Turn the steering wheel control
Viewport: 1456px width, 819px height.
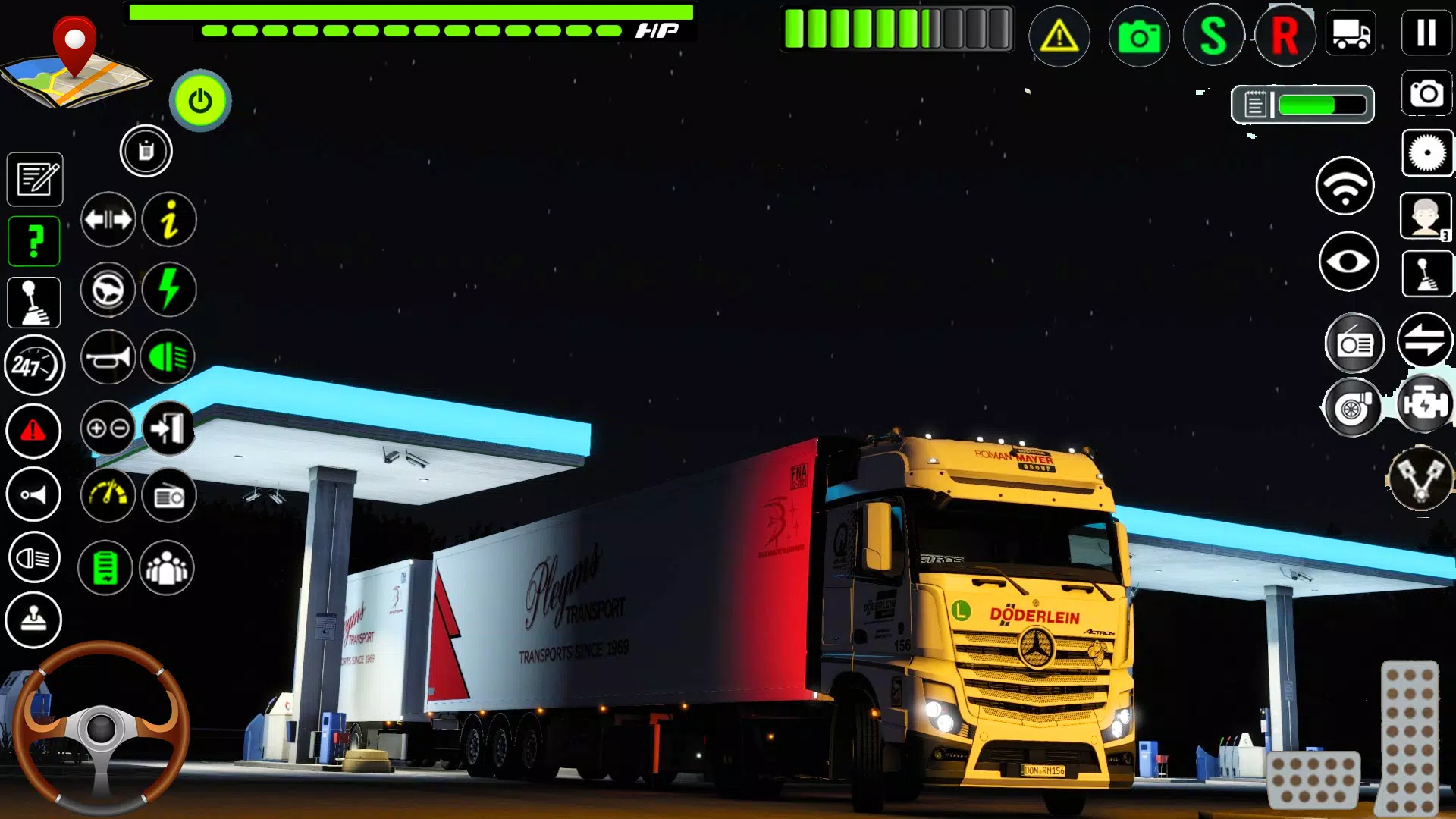[102, 728]
